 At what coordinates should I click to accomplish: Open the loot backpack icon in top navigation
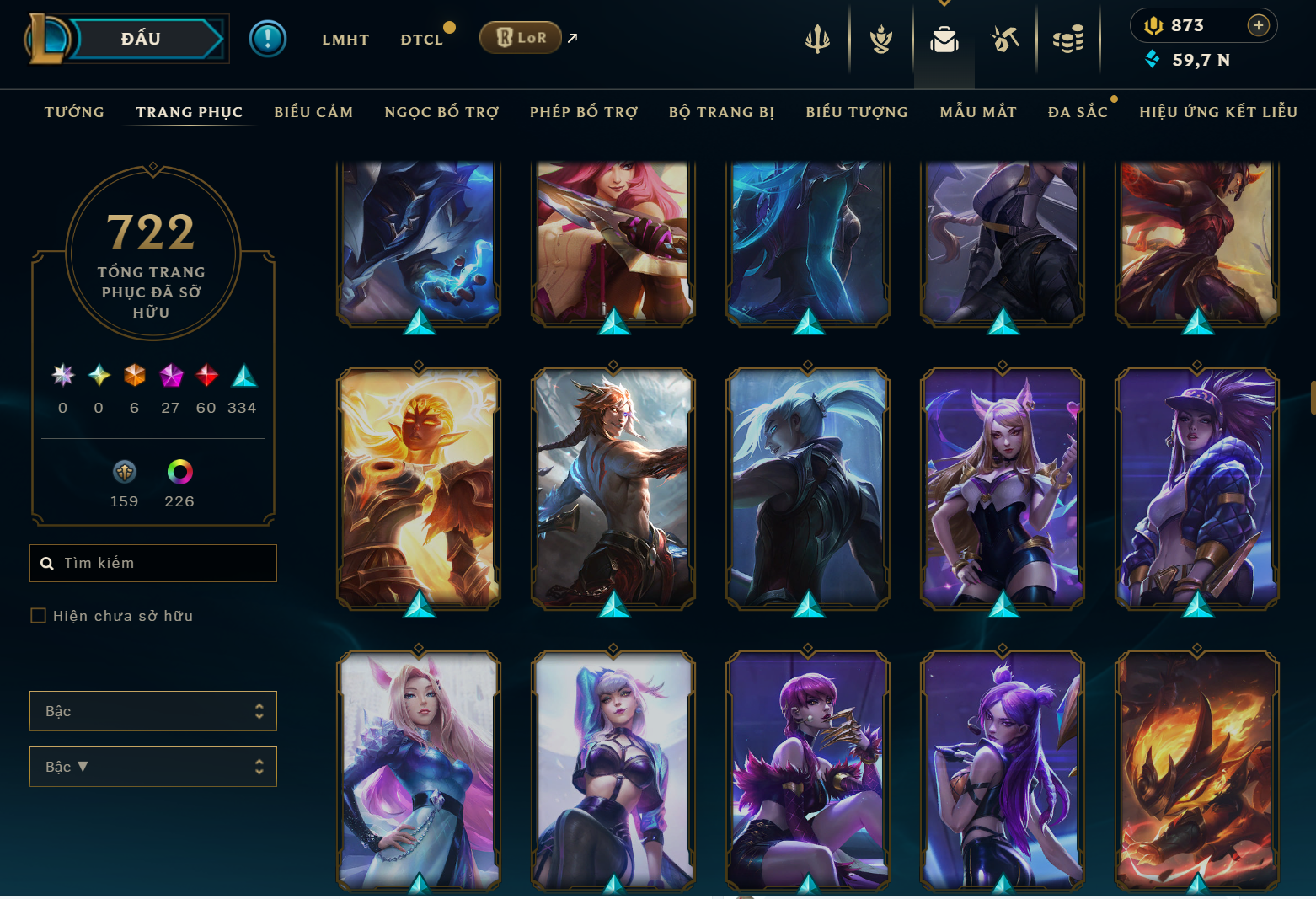tap(944, 38)
